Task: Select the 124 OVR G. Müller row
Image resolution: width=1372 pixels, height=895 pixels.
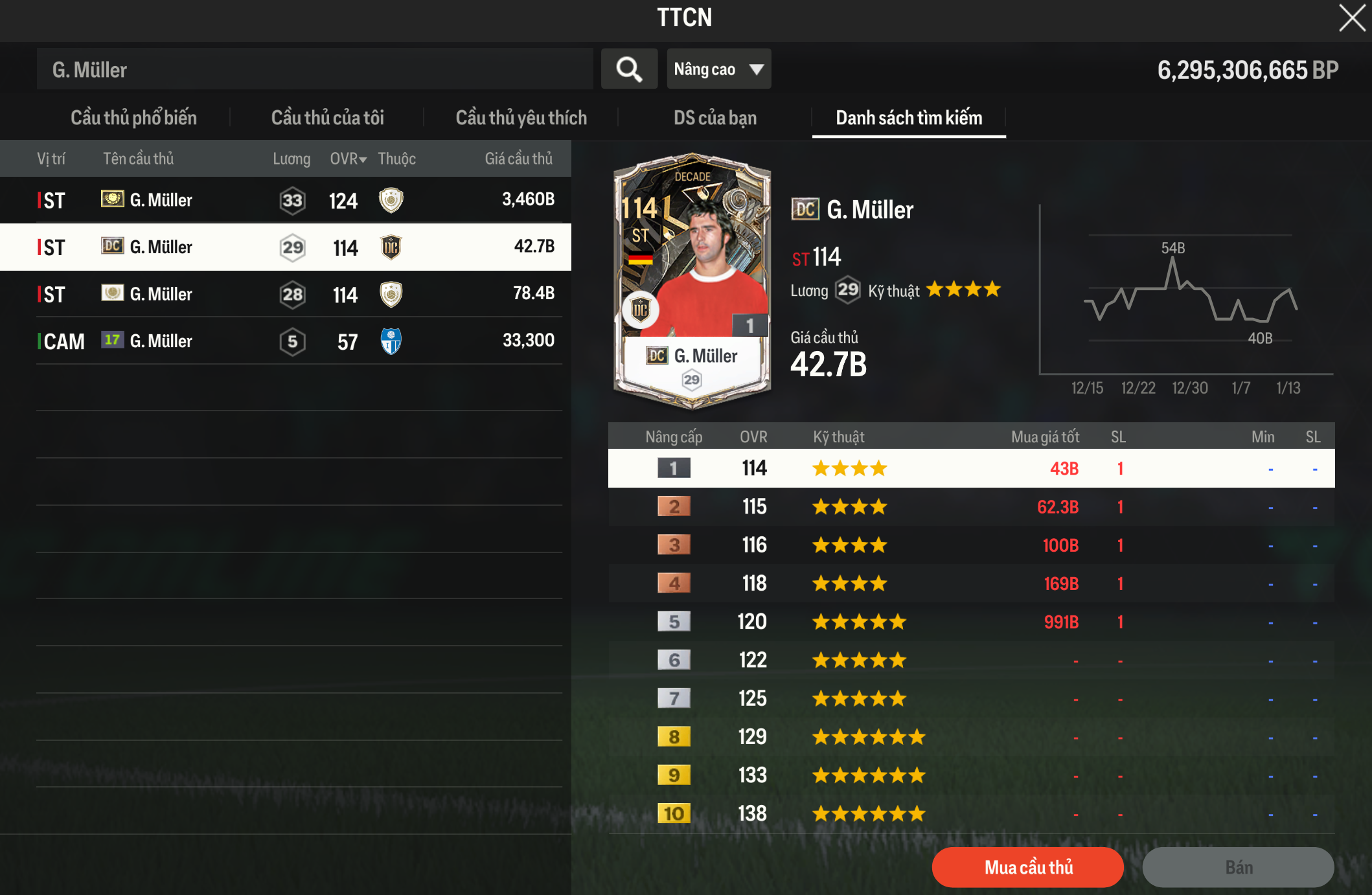Action: [285, 200]
